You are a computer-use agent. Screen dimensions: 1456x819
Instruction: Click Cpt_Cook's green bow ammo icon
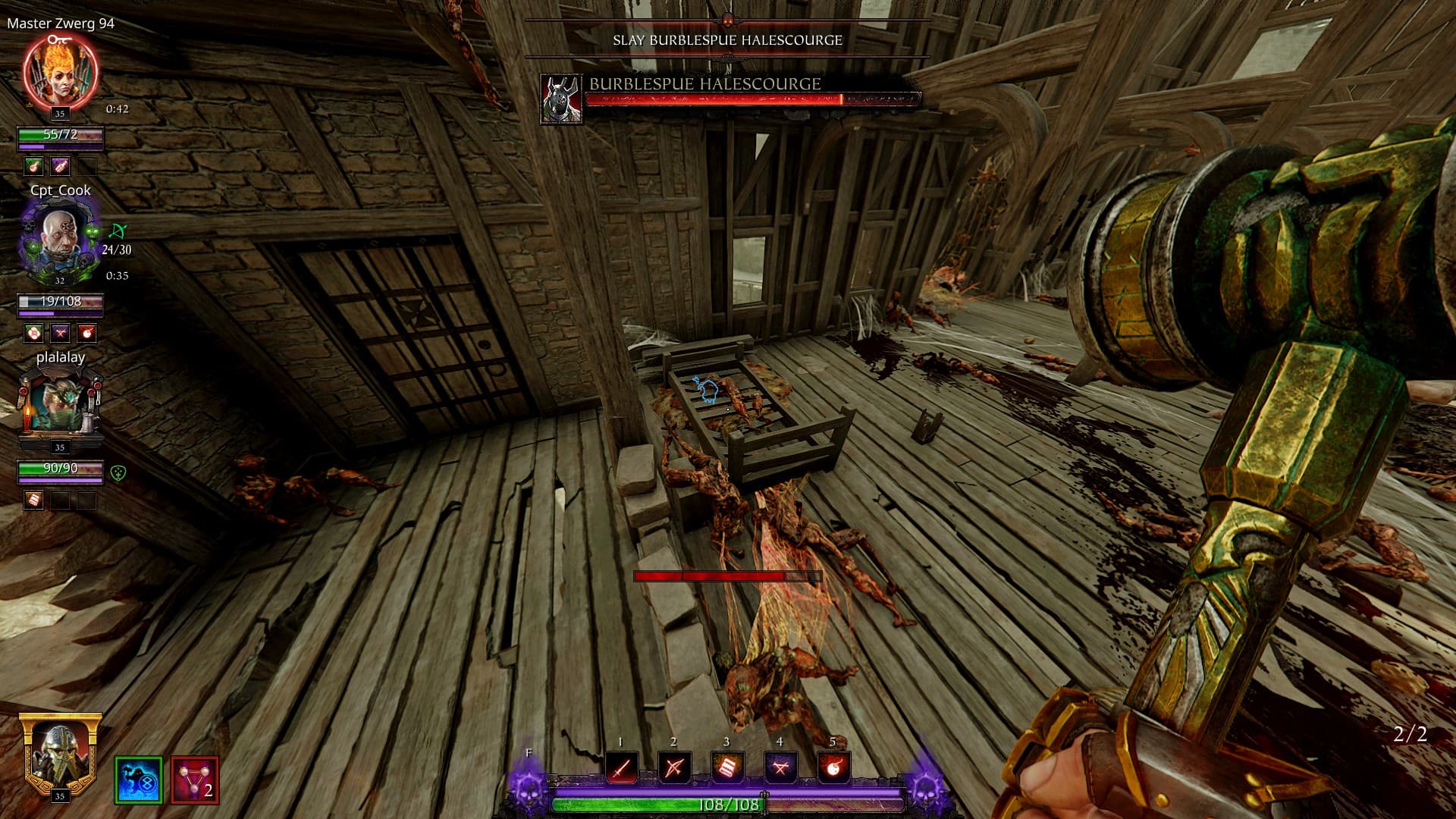118,231
